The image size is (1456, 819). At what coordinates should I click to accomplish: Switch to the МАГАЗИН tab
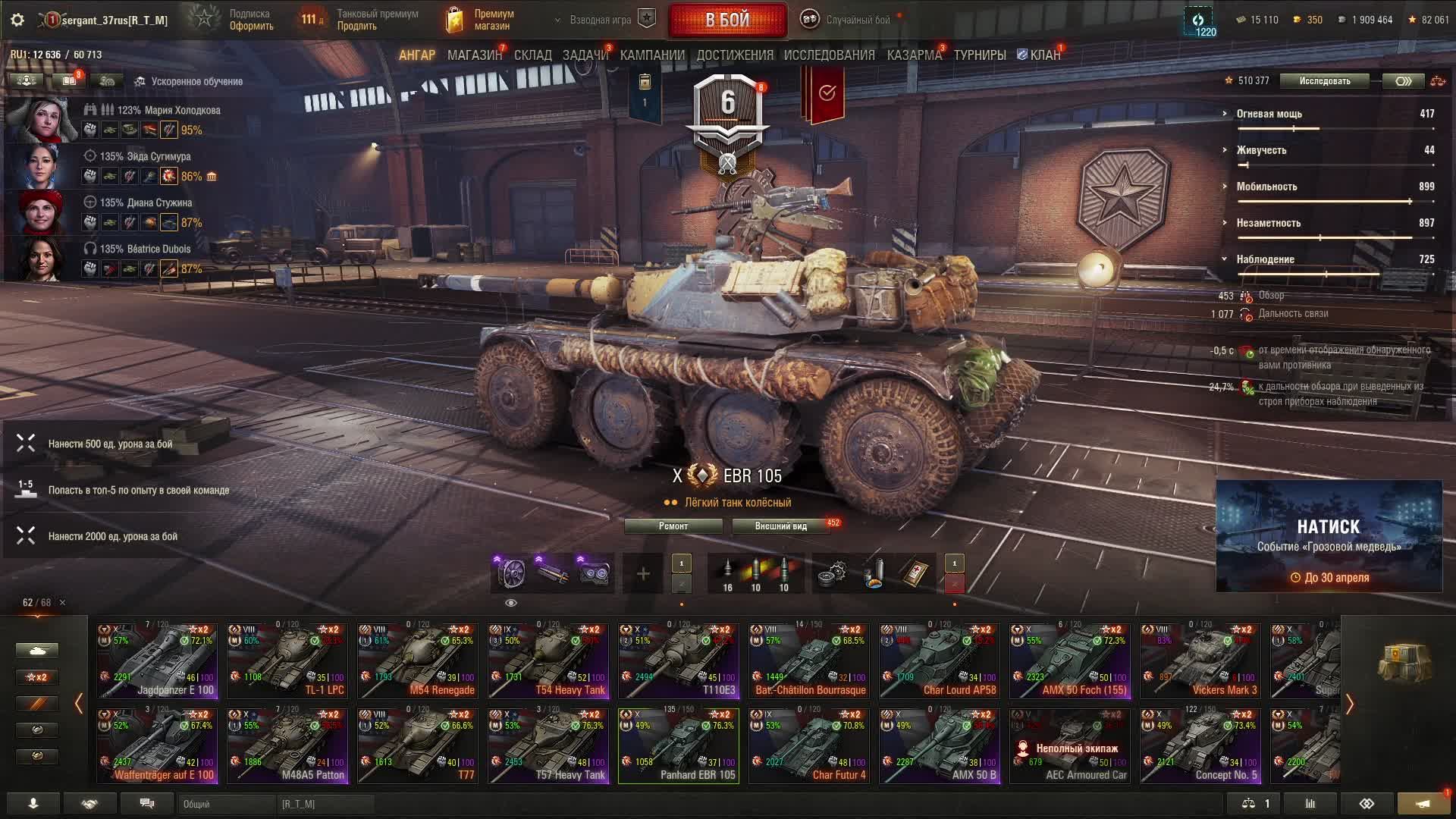474,55
